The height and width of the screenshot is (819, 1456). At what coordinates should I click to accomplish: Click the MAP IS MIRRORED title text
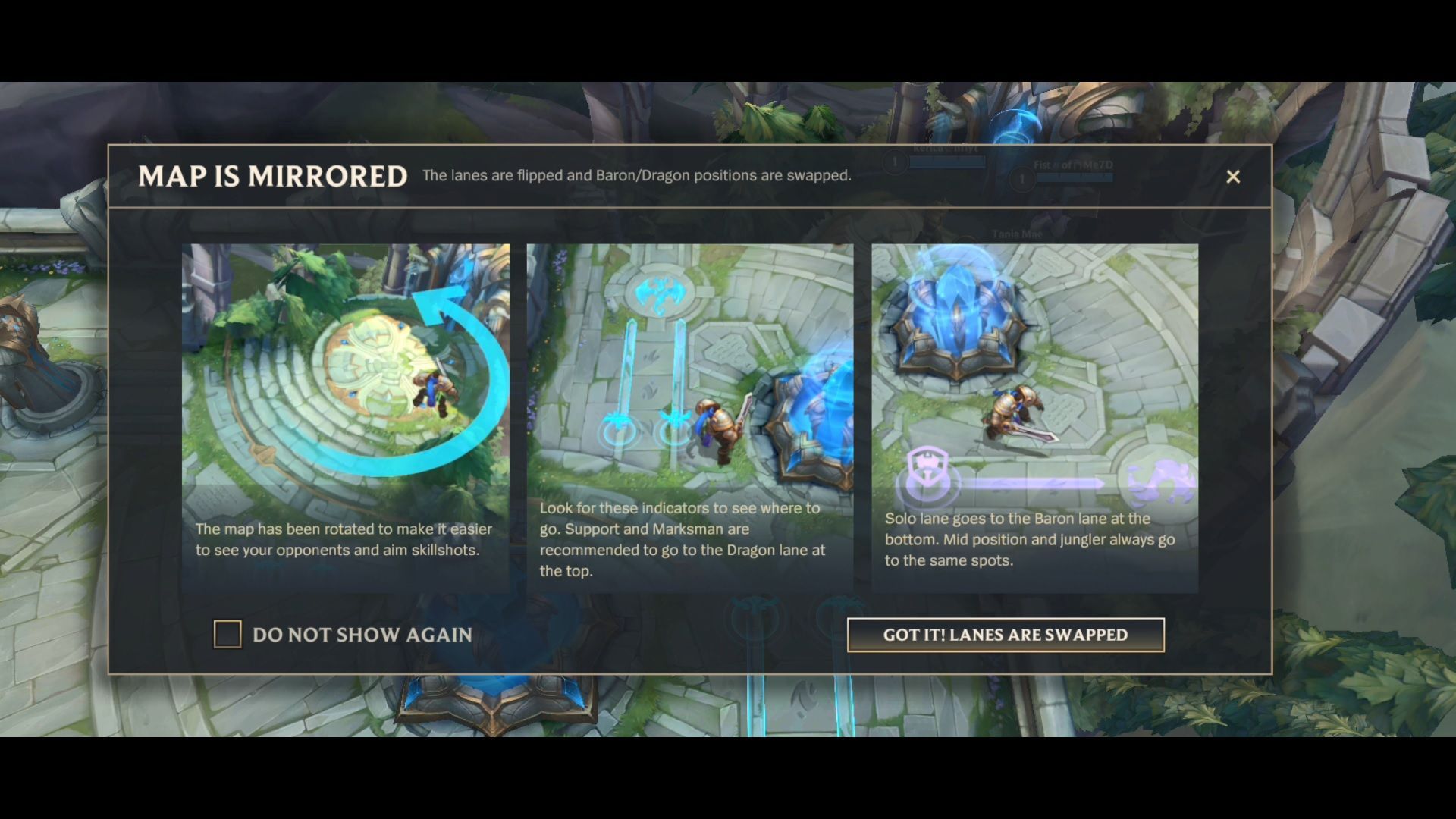point(273,177)
